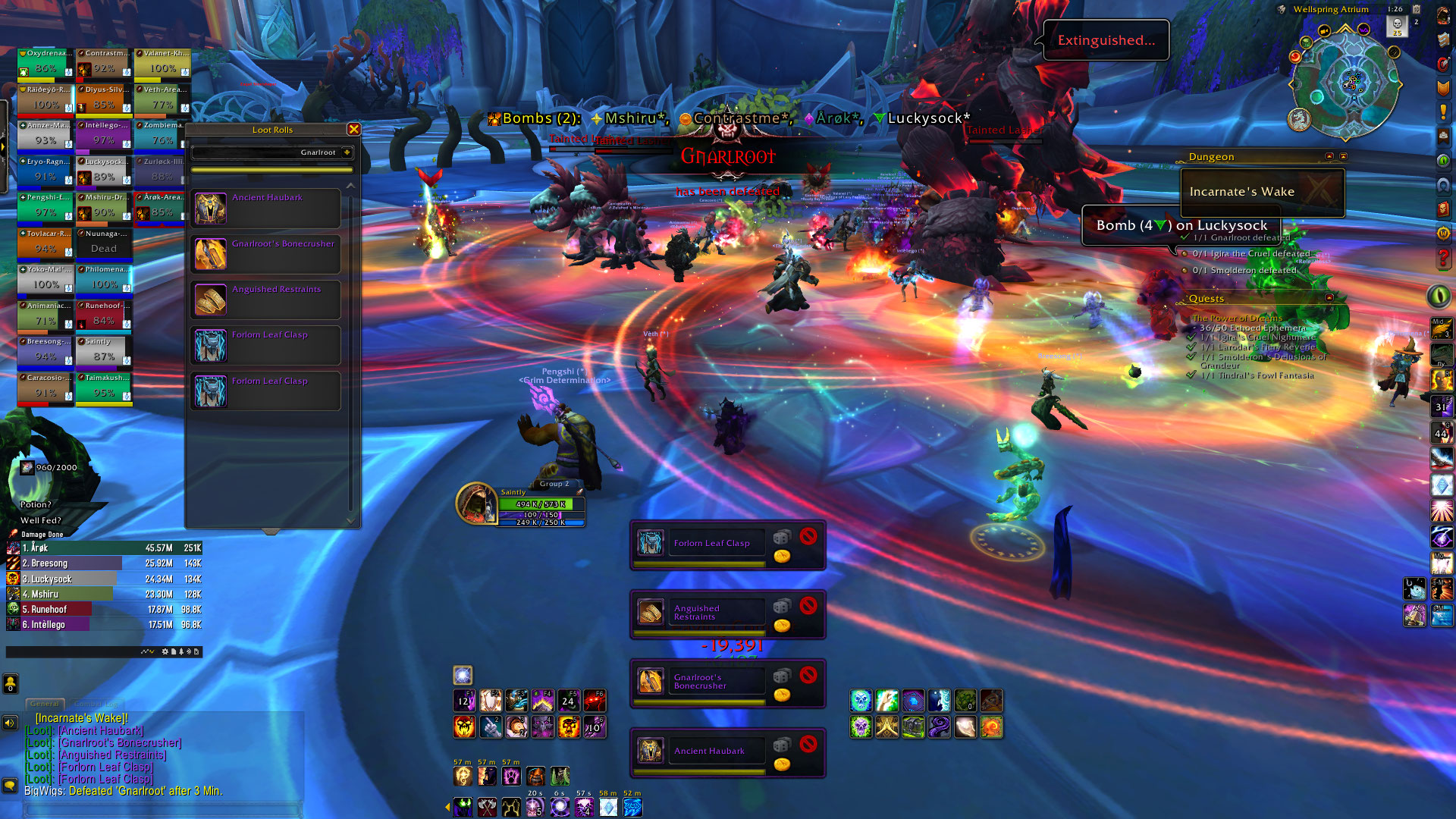Click the Breesong damage meter bar
The image size is (1456, 819).
(x=104, y=563)
